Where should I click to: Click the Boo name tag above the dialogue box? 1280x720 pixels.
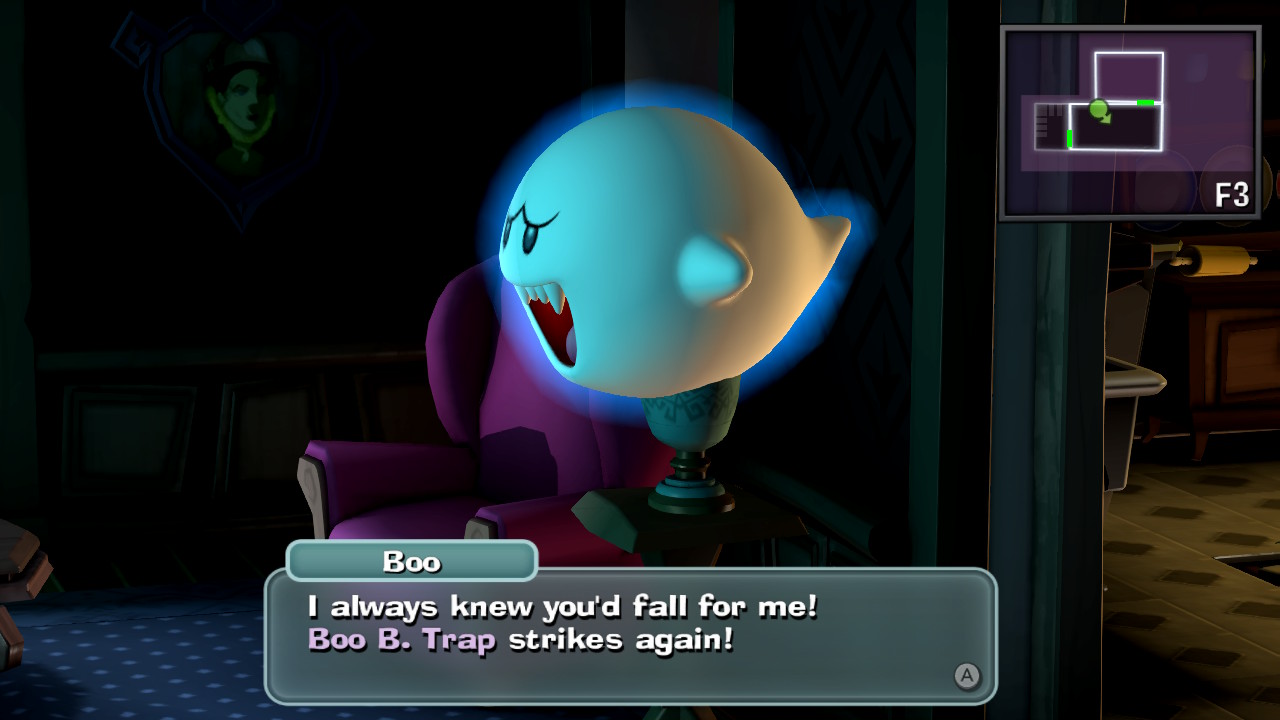(411, 562)
